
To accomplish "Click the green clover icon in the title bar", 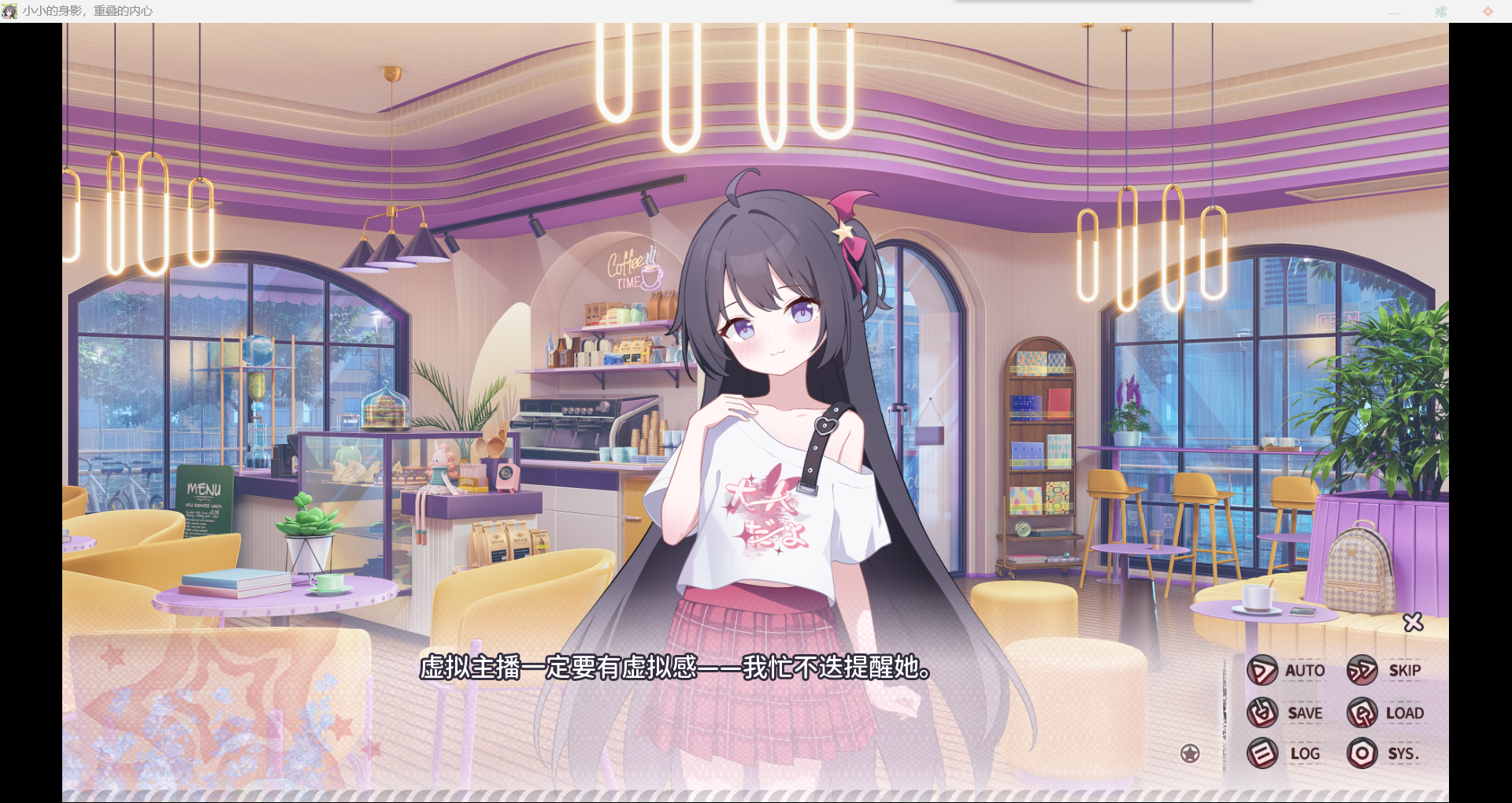I will [x=1441, y=10].
